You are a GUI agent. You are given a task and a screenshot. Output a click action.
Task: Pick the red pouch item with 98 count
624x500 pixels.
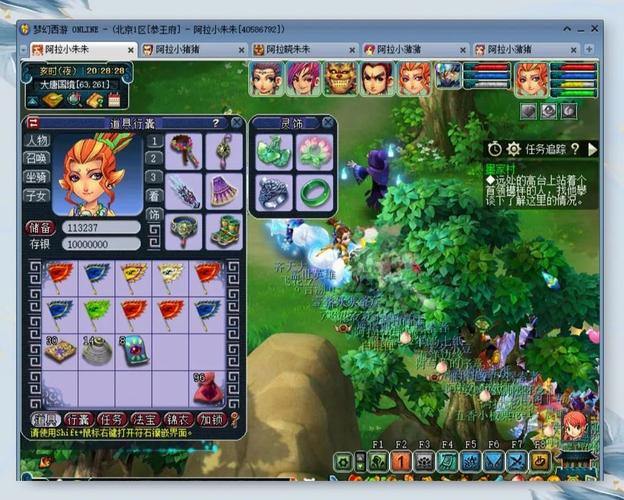pyautogui.click(x=207, y=386)
